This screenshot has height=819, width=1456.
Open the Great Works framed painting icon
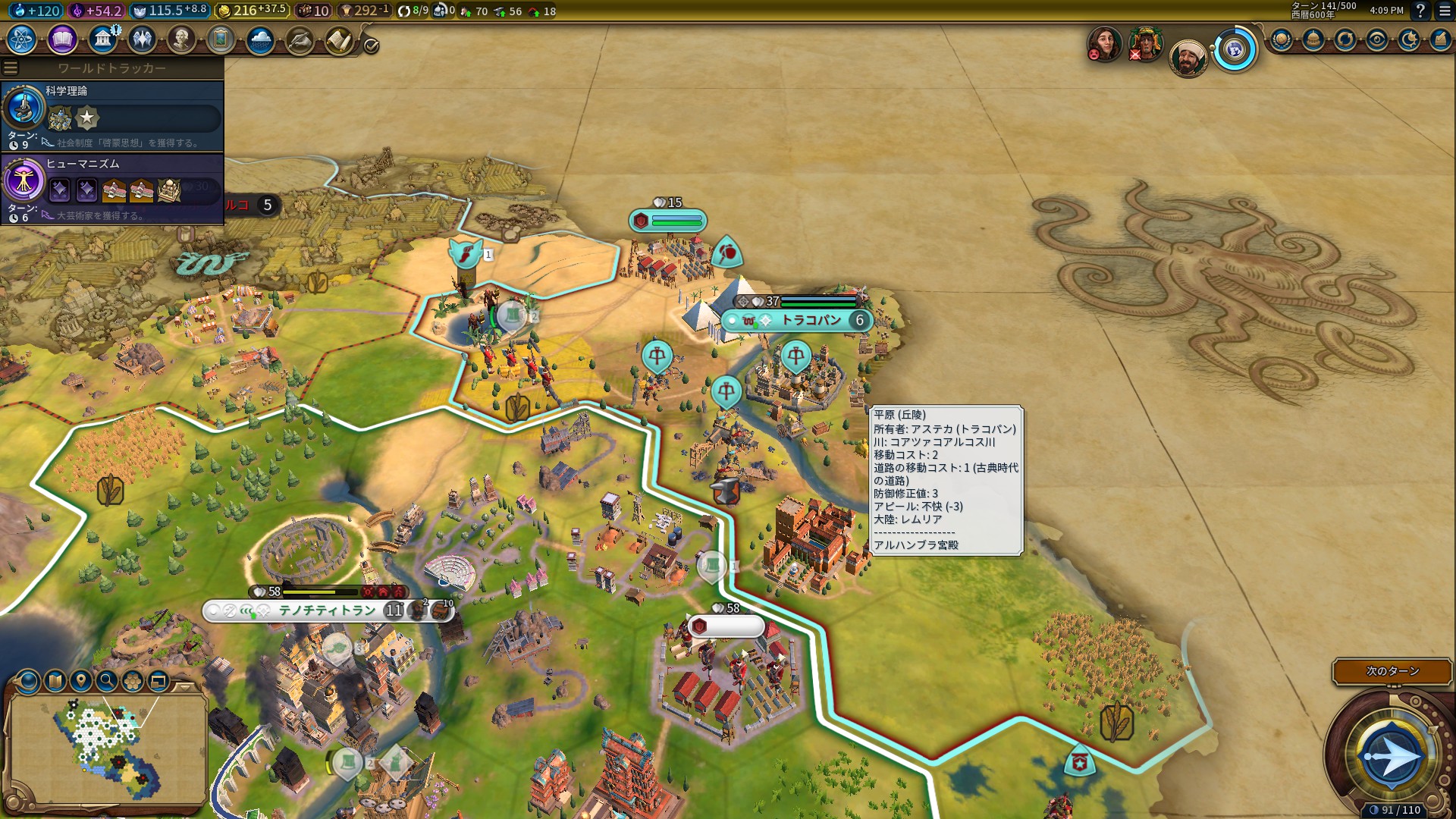pyautogui.click(x=221, y=39)
